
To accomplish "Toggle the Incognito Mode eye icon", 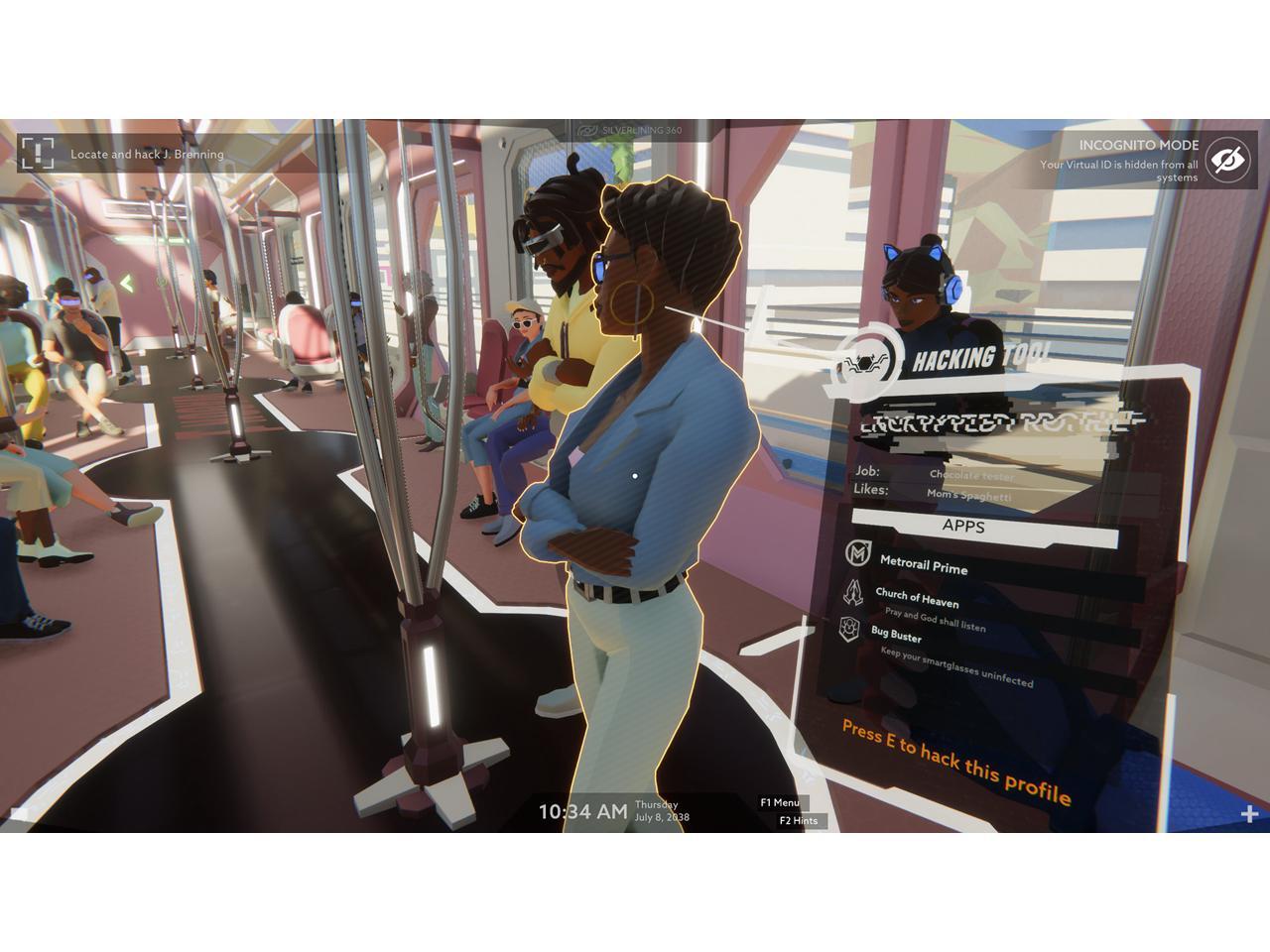I will tap(1228, 159).
